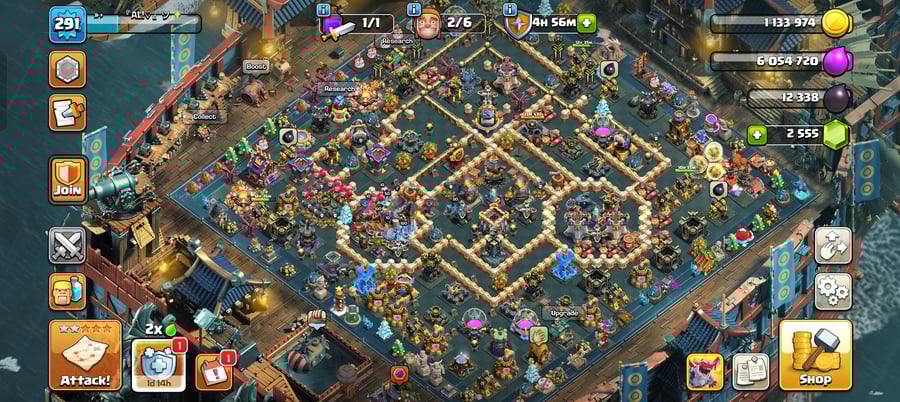Tap the Collect bubble
Screen dimensions: 900x402
pos(204,116)
